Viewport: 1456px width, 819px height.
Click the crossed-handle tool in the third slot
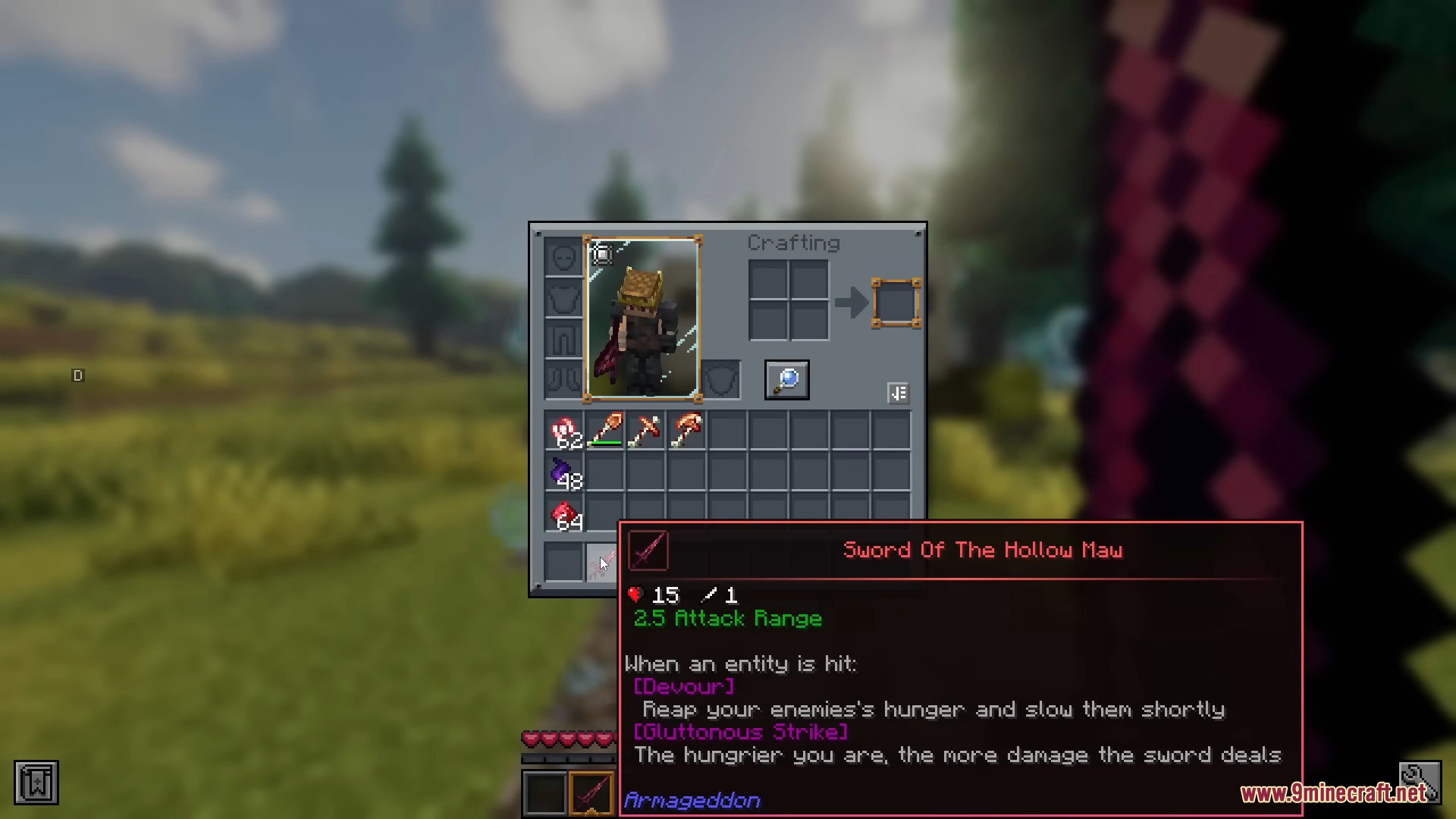click(645, 431)
